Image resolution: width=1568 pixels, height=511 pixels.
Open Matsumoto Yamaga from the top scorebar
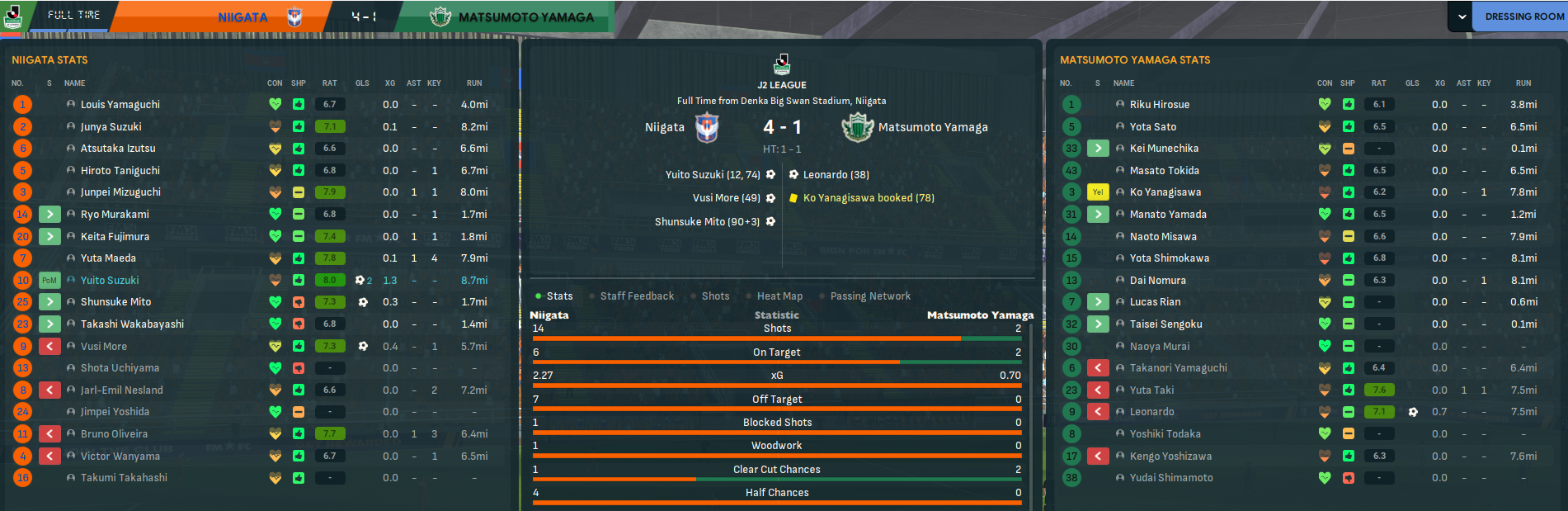click(x=525, y=17)
